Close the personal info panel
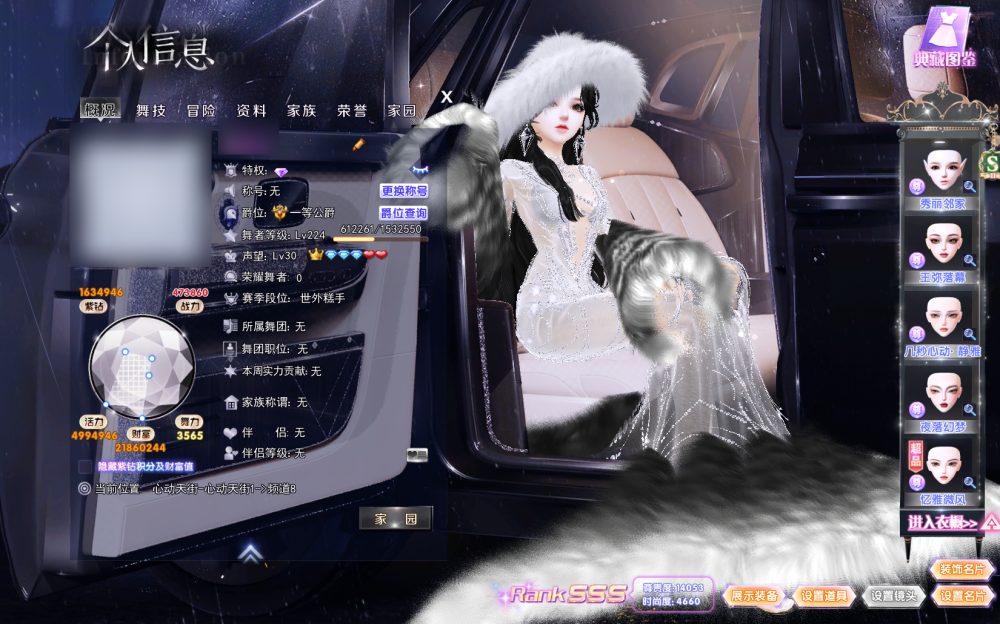Screen dimensions: 1000x624 (447, 96)
